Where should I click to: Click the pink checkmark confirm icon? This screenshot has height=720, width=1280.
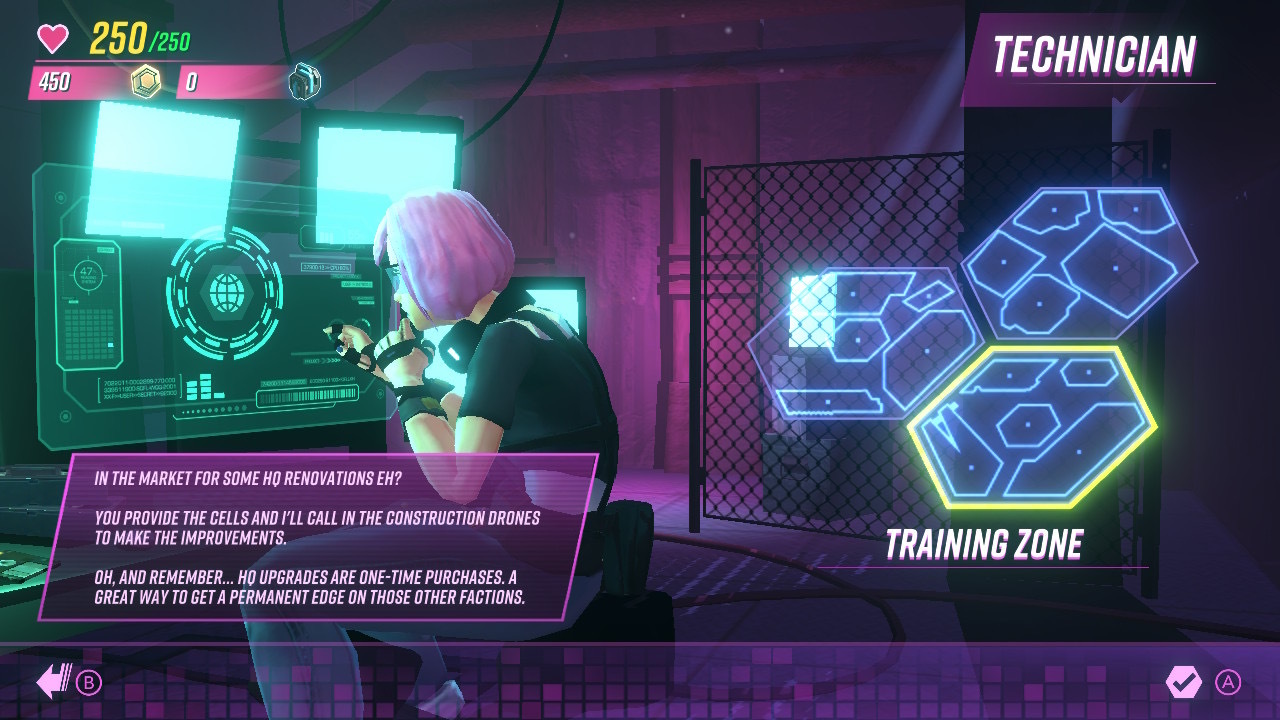click(1186, 681)
